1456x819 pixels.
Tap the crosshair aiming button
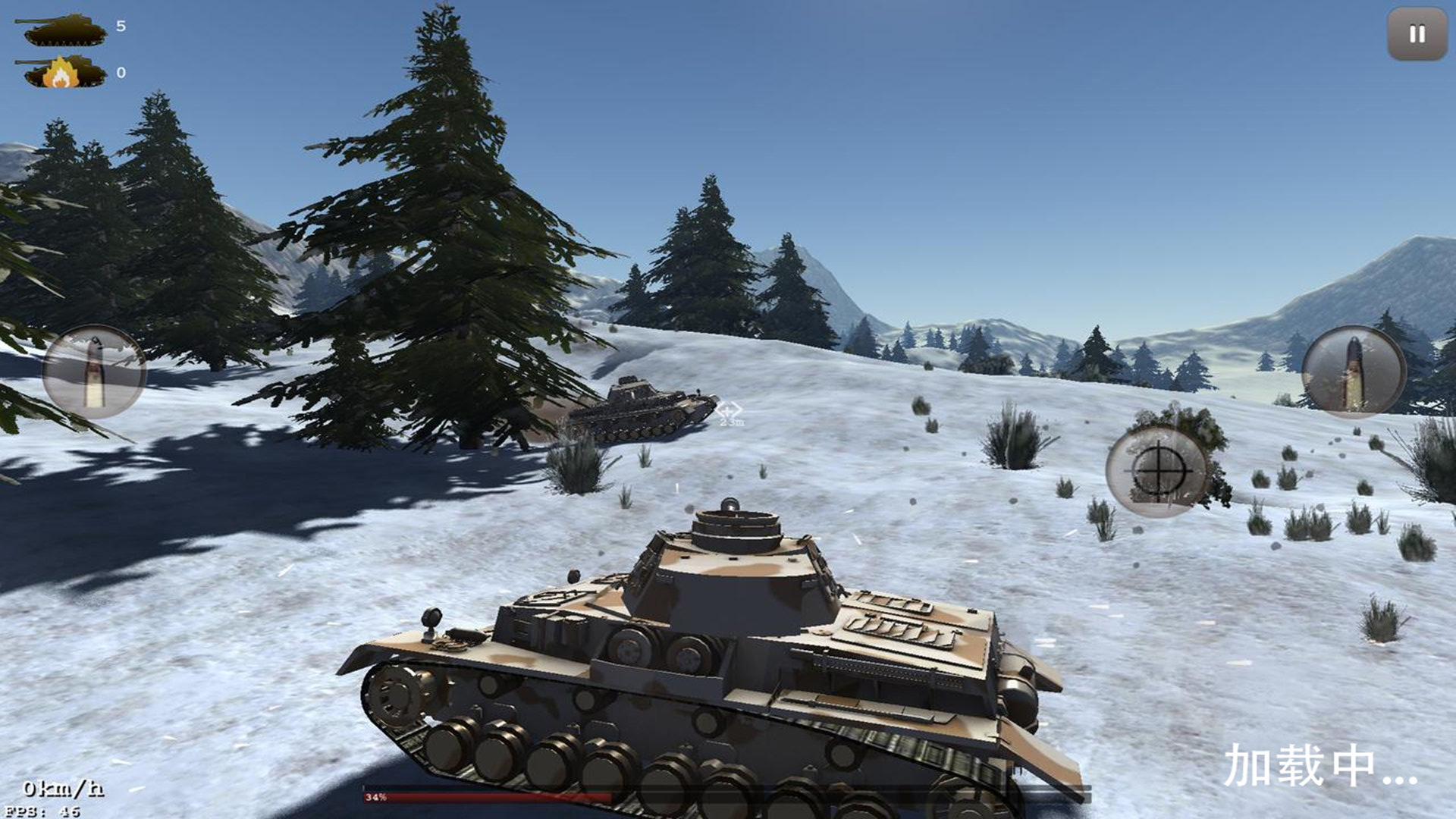pos(1157,472)
